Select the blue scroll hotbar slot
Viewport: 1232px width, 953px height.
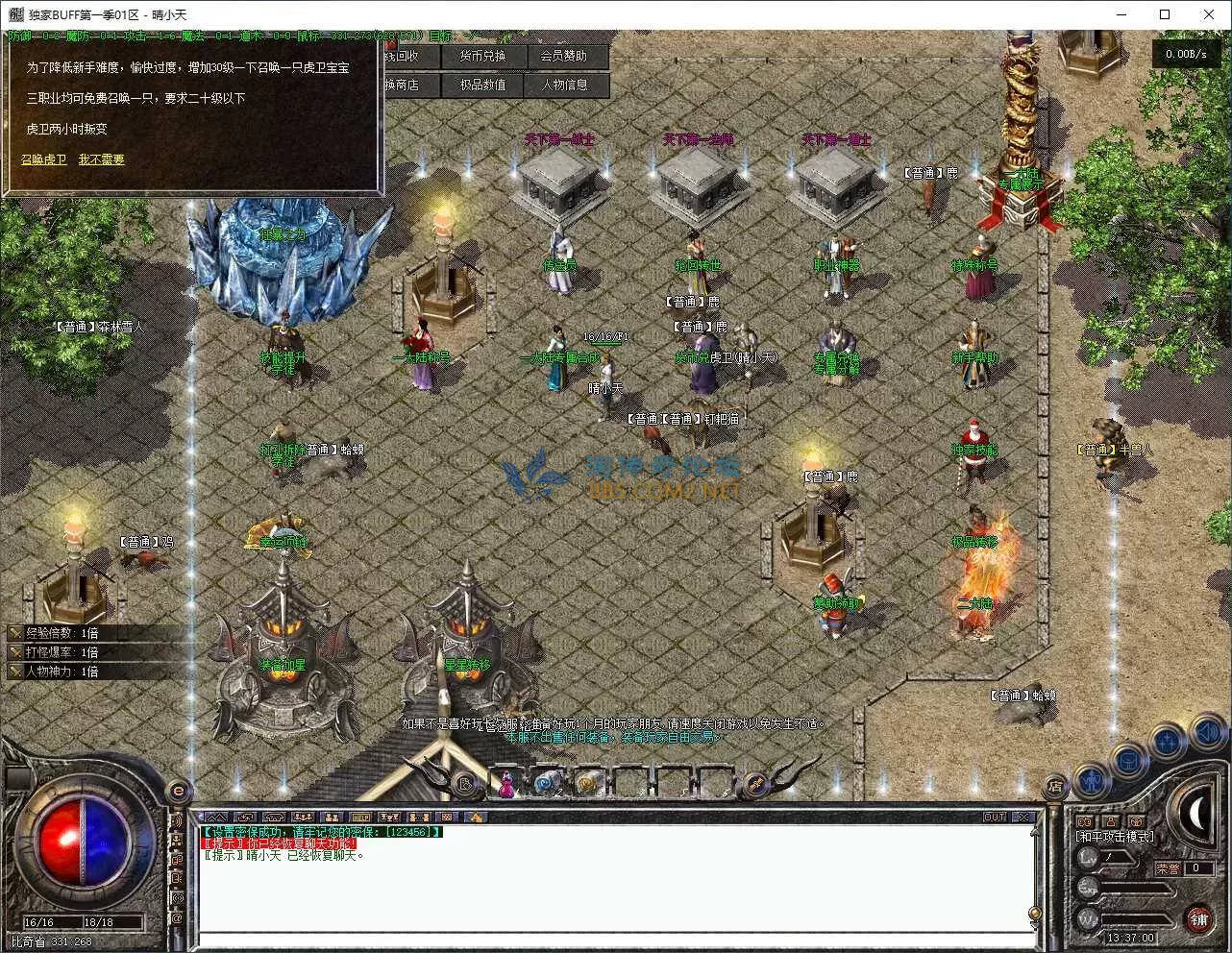[547, 784]
